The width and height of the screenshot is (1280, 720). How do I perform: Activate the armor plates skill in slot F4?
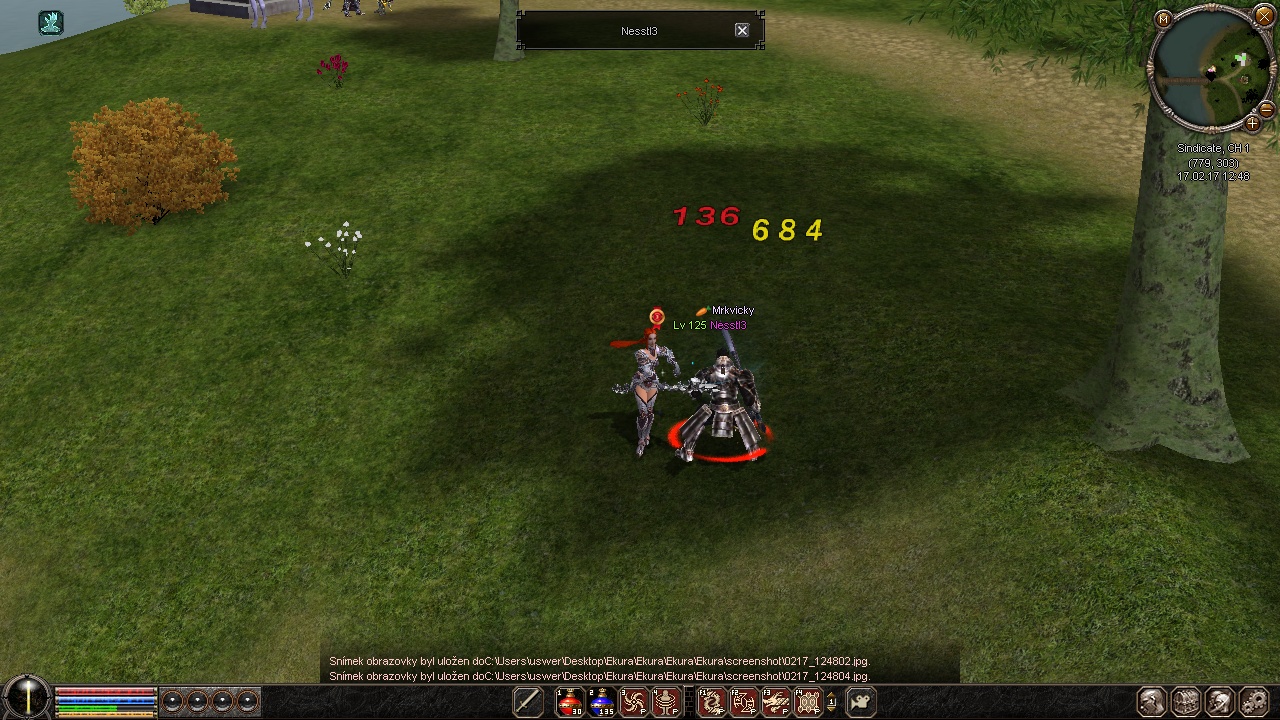point(808,702)
